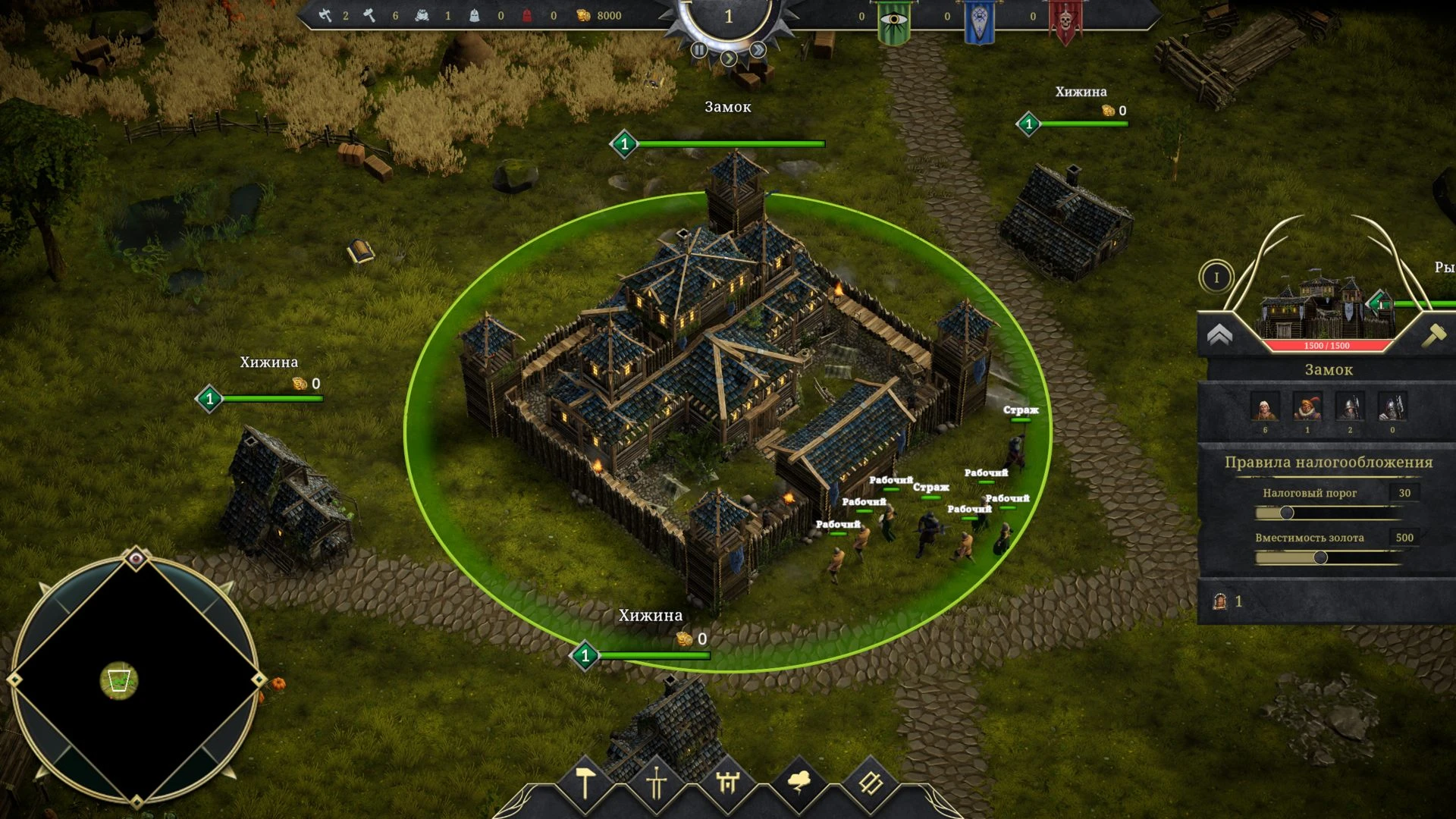Open the sword menu in bottom bar

pyautogui.click(x=657, y=784)
